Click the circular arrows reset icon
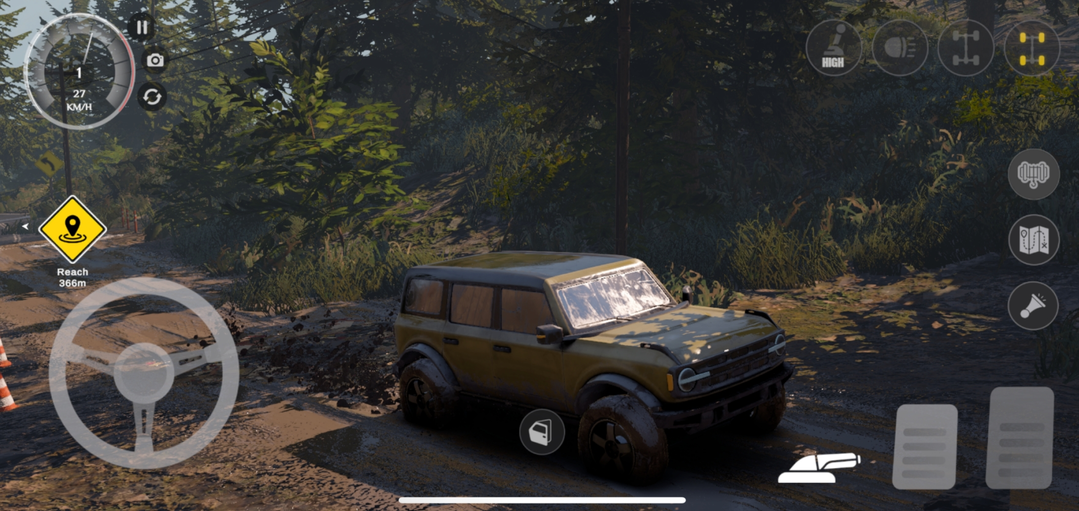Image resolution: width=1079 pixels, height=511 pixels. 152,97
